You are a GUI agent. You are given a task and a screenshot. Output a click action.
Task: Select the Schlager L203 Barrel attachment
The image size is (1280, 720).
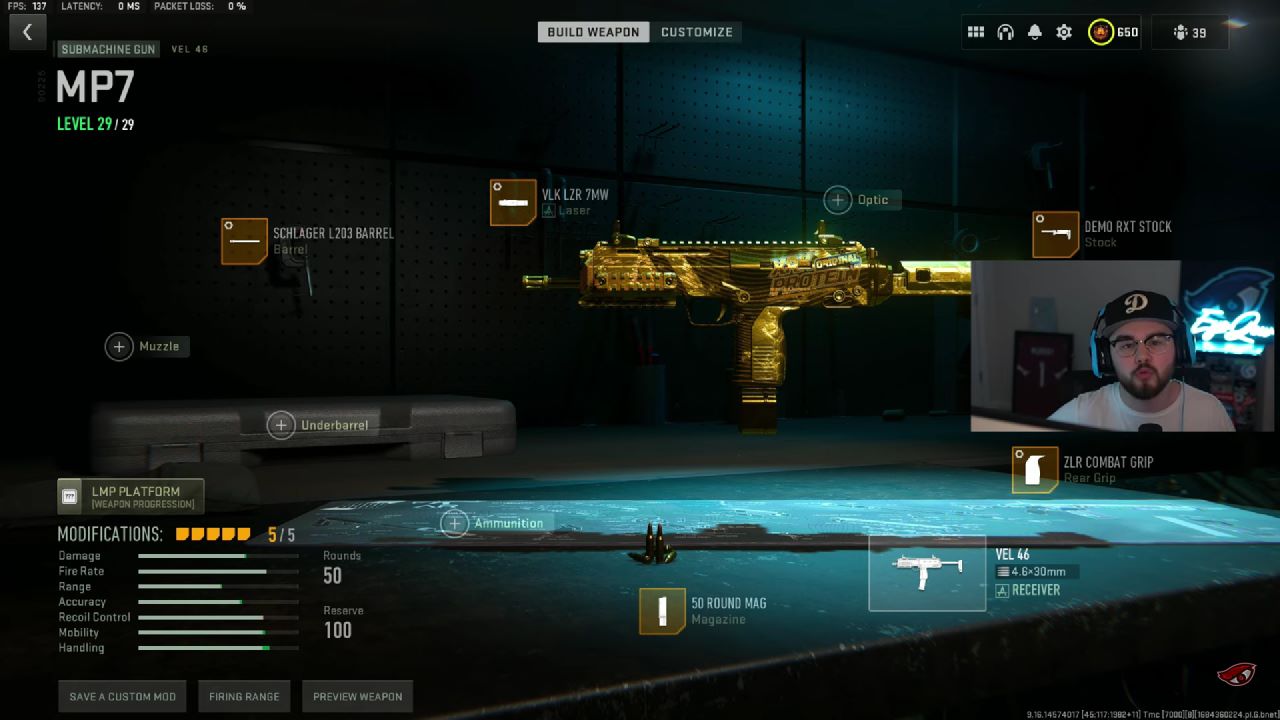(245, 242)
